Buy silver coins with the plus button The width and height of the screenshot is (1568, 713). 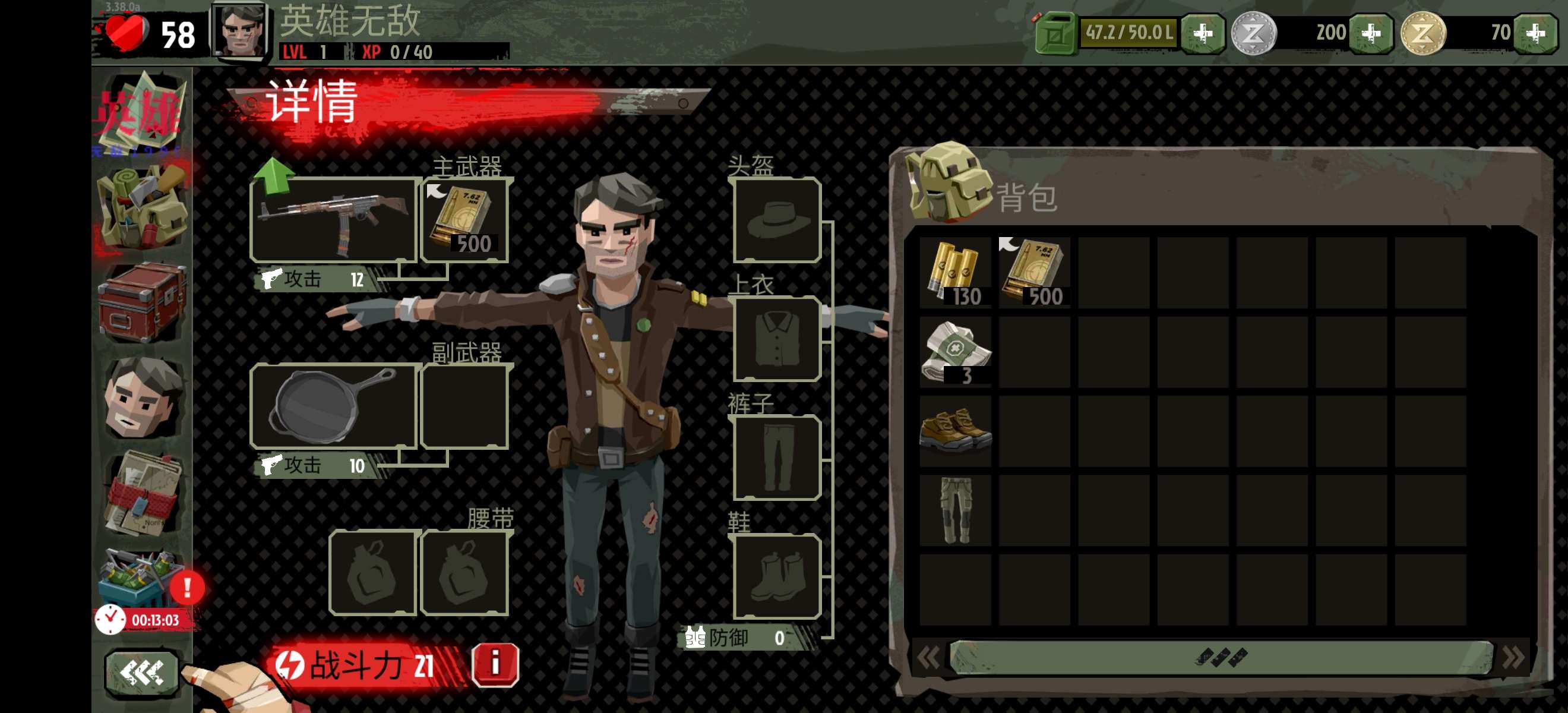[1371, 33]
